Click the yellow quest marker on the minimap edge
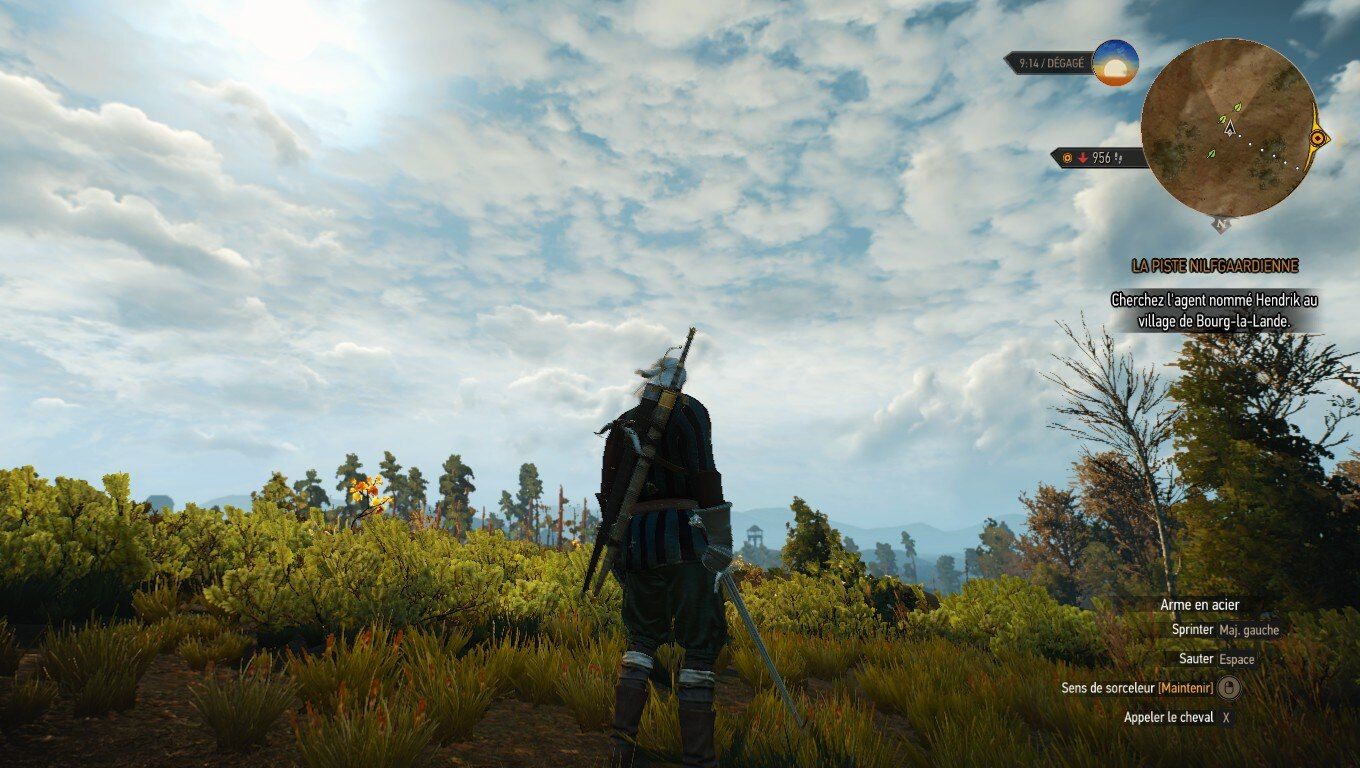Image resolution: width=1360 pixels, height=768 pixels. click(x=1317, y=137)
